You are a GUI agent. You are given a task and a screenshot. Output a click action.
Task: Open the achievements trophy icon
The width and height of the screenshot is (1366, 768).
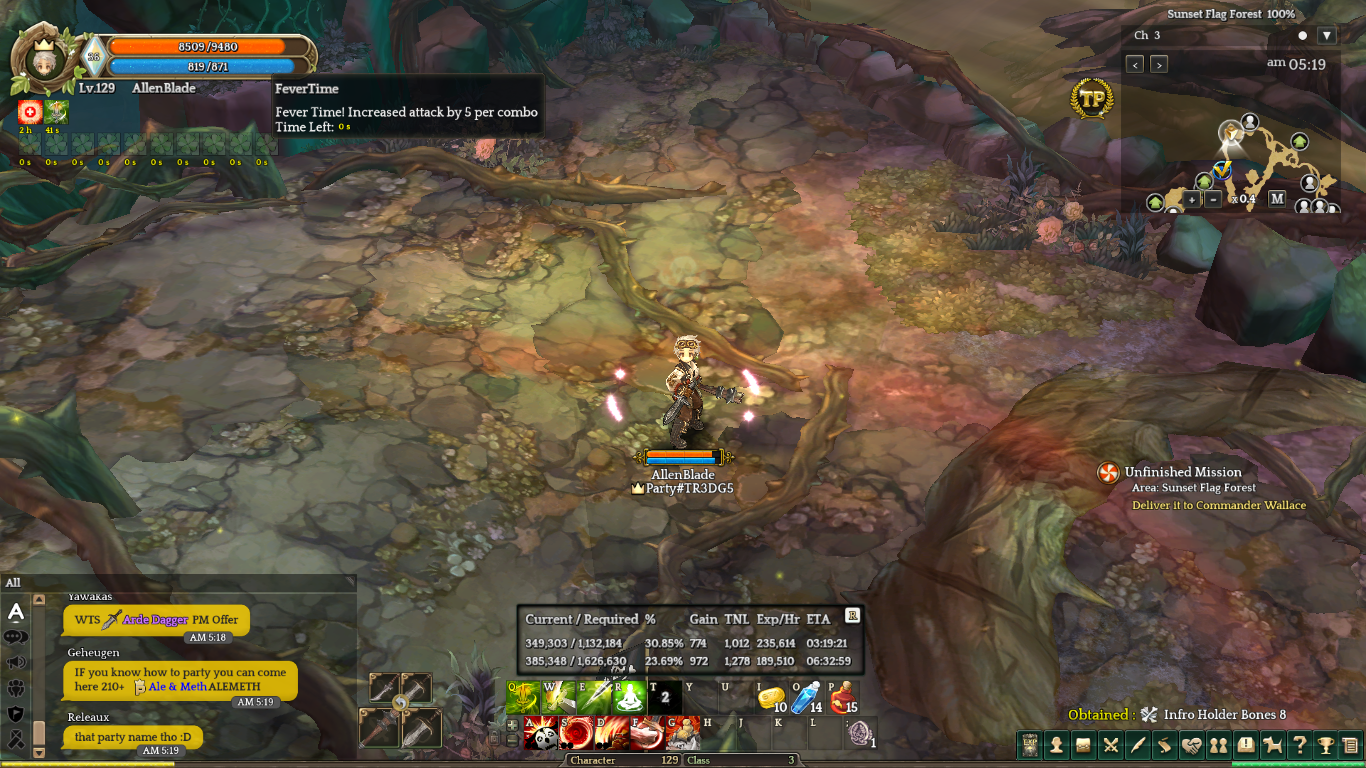point(1325,745)
